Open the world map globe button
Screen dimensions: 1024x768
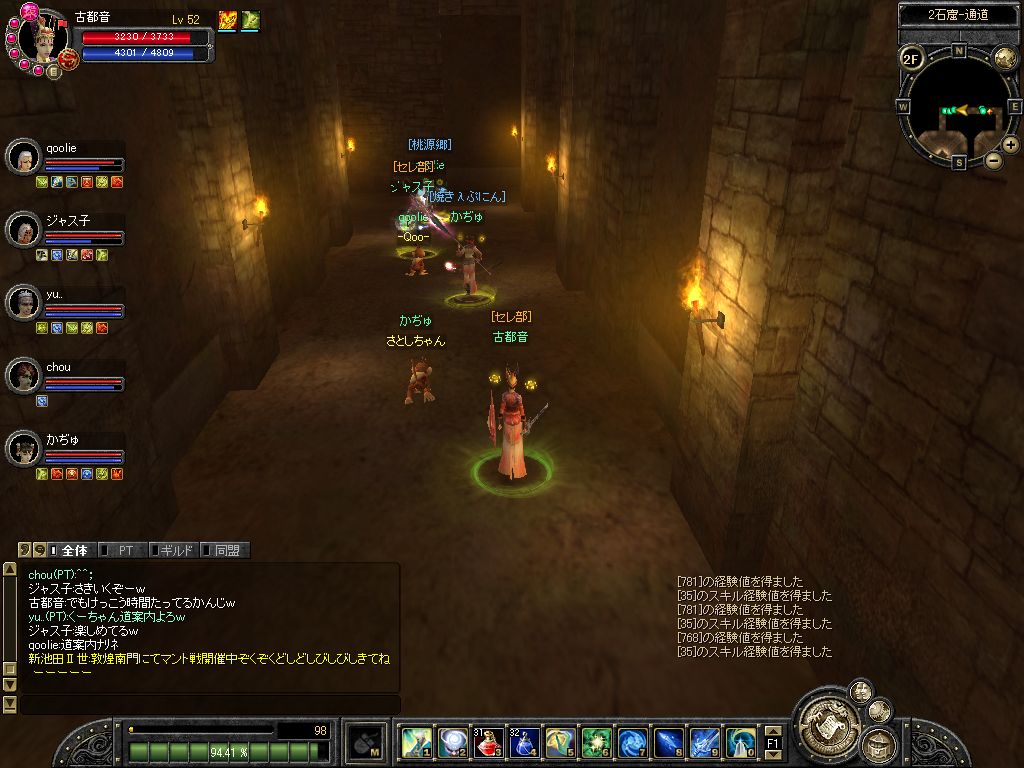point(1004,58)
